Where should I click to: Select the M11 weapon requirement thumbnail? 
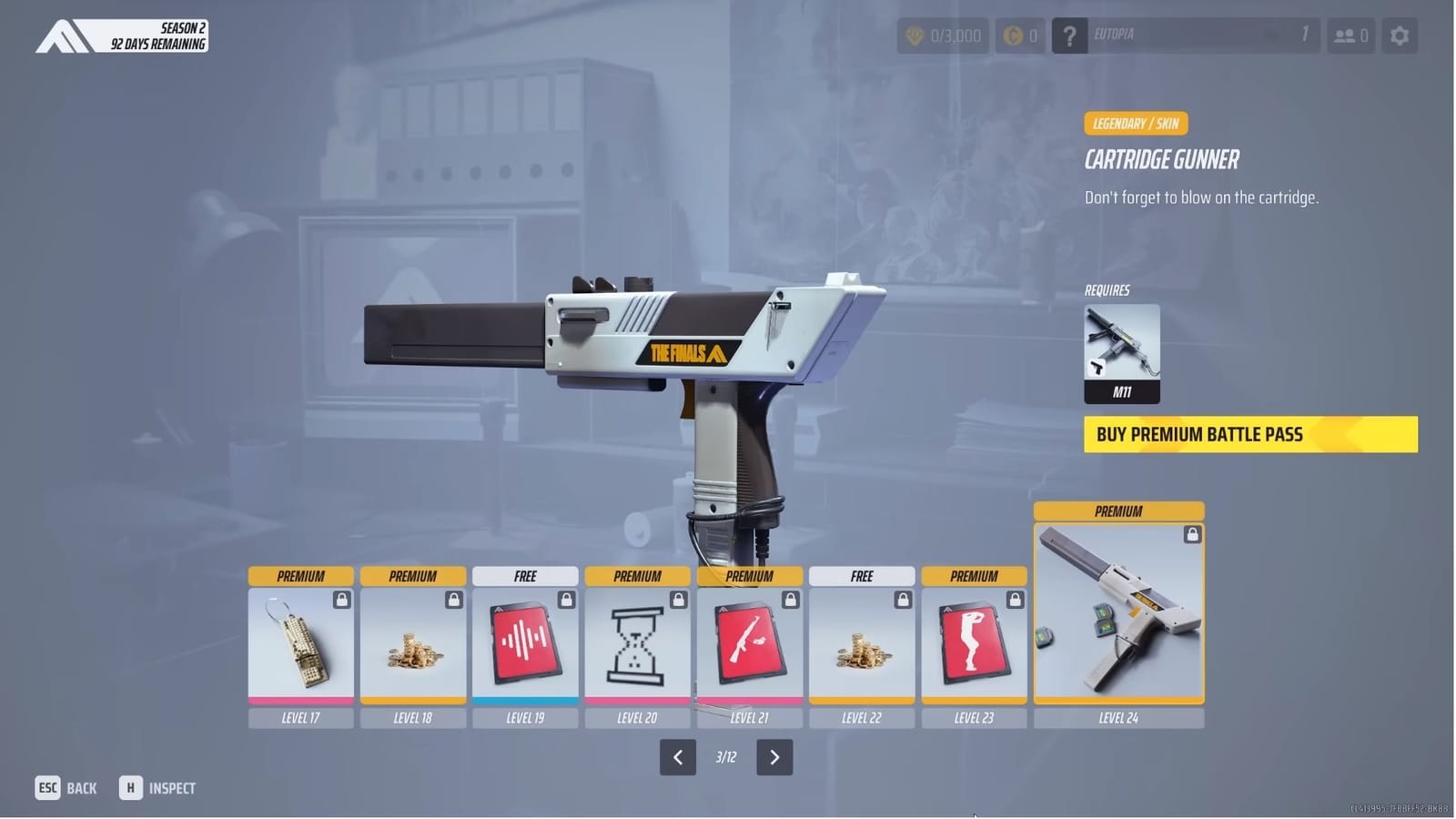coord(1120,350)
